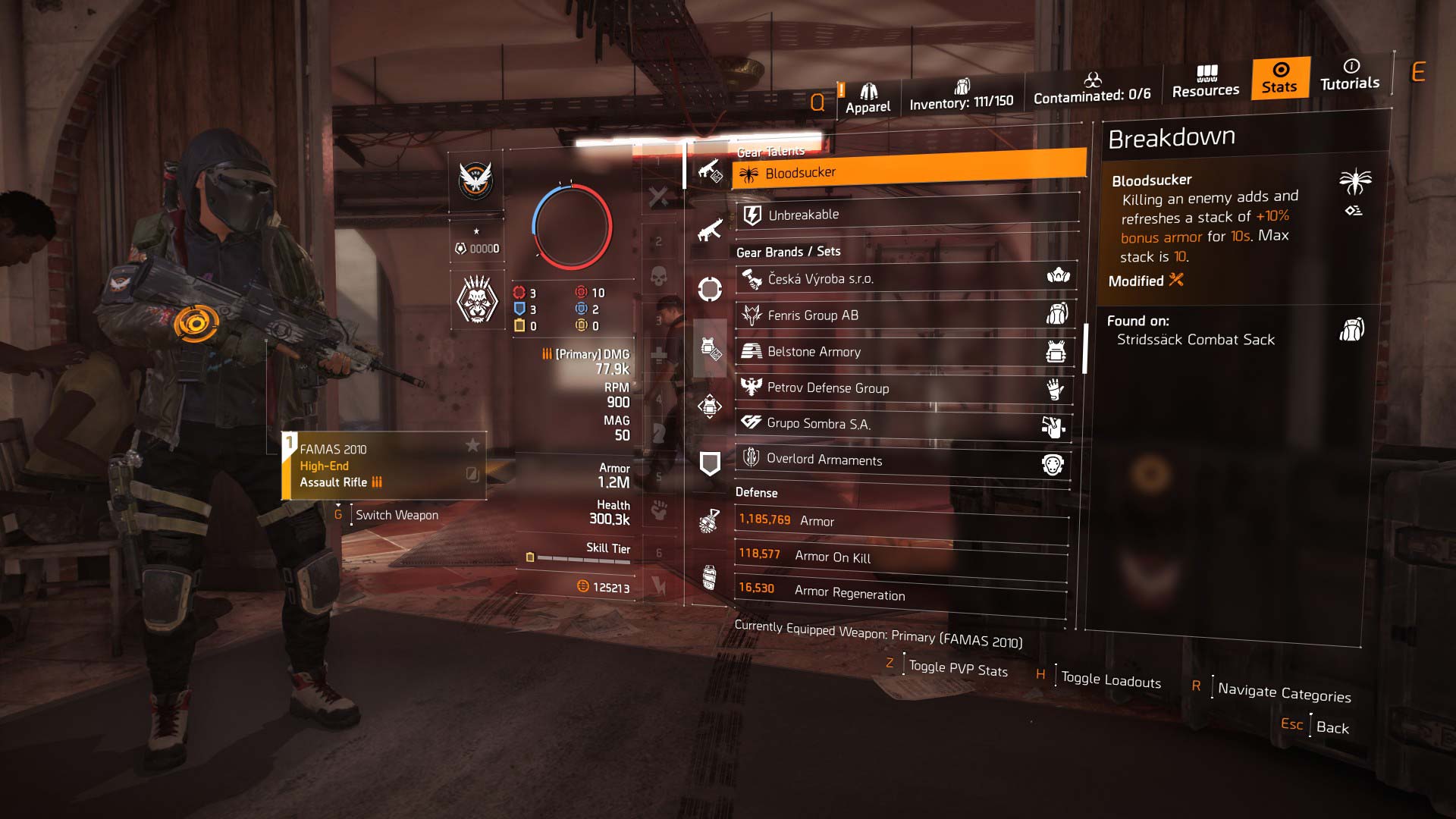Open the mask equipment slot
The height and width of the screenshot is (819, 1456).
(x=709, y=290)
